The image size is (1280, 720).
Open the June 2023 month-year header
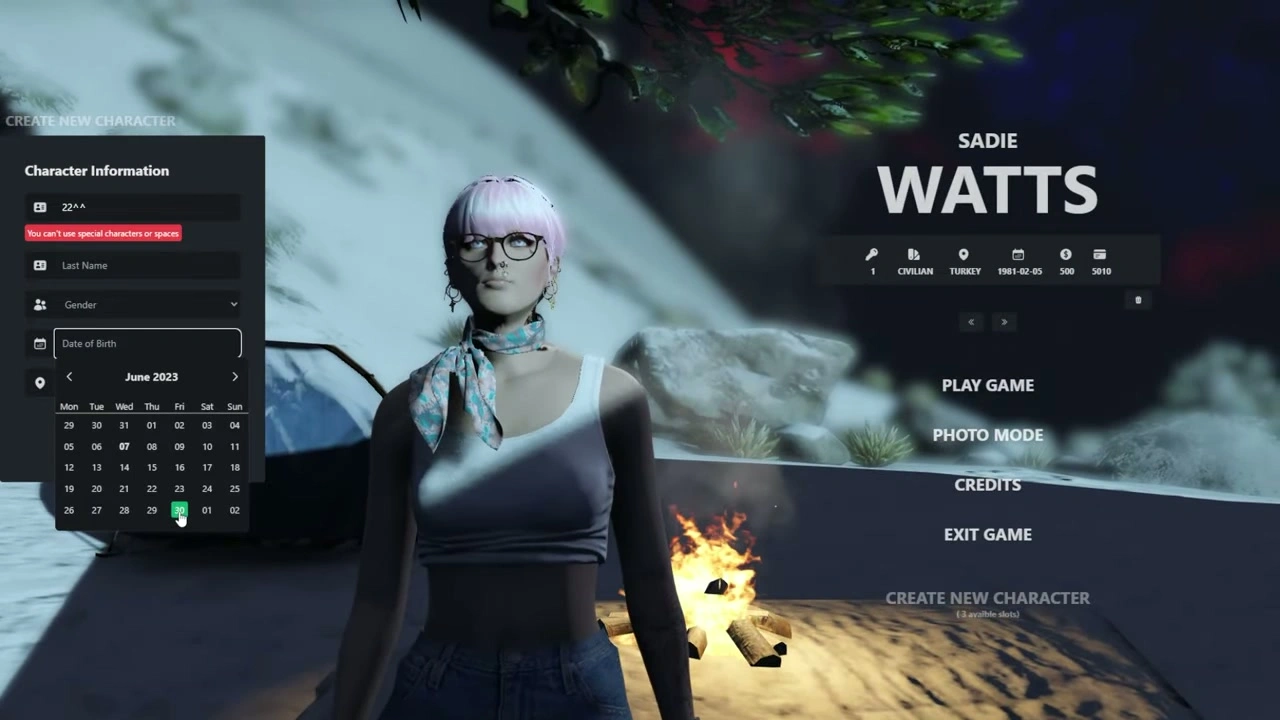[151, 377]
